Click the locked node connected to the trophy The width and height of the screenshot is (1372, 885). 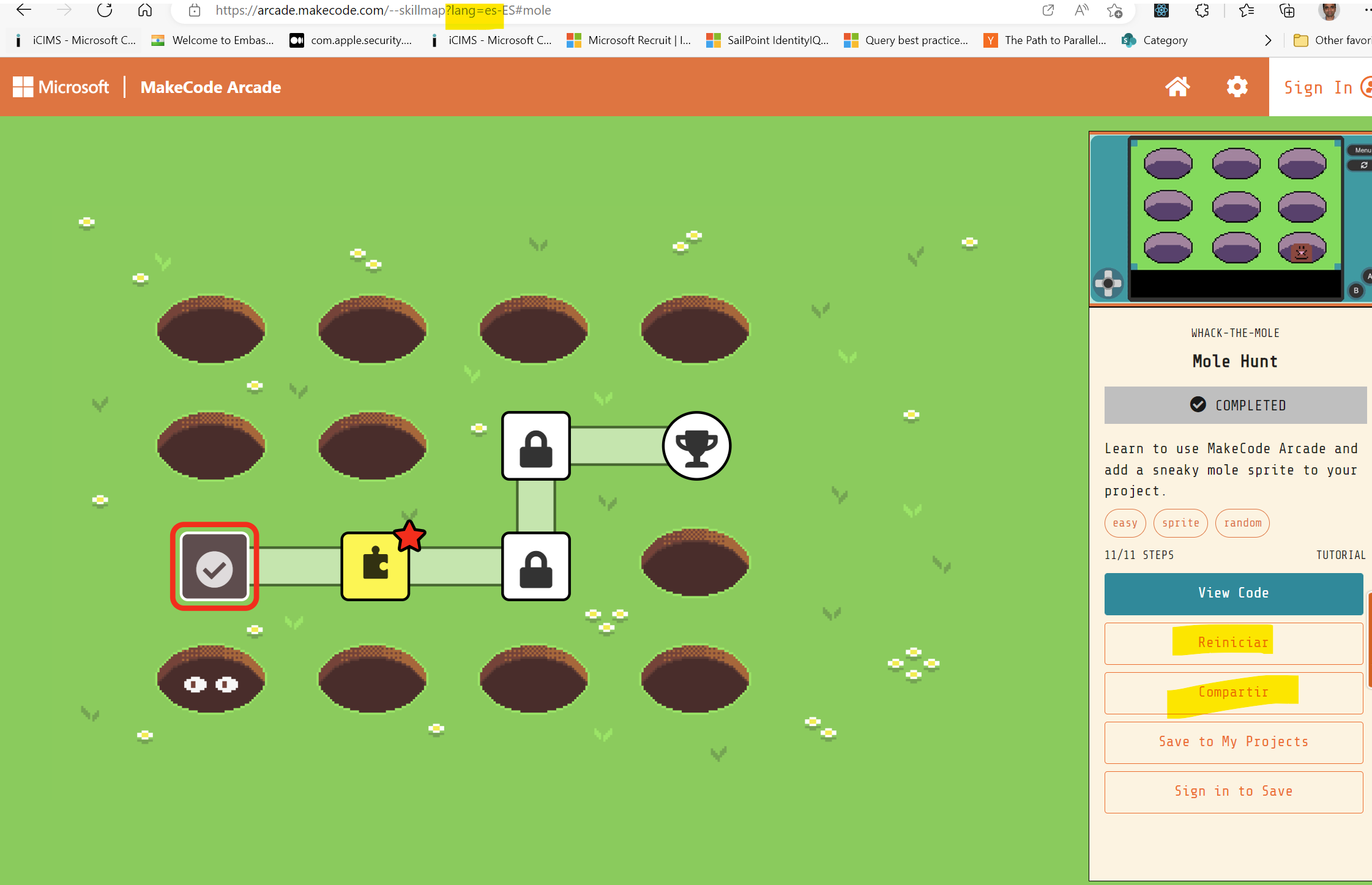point(535,445)
